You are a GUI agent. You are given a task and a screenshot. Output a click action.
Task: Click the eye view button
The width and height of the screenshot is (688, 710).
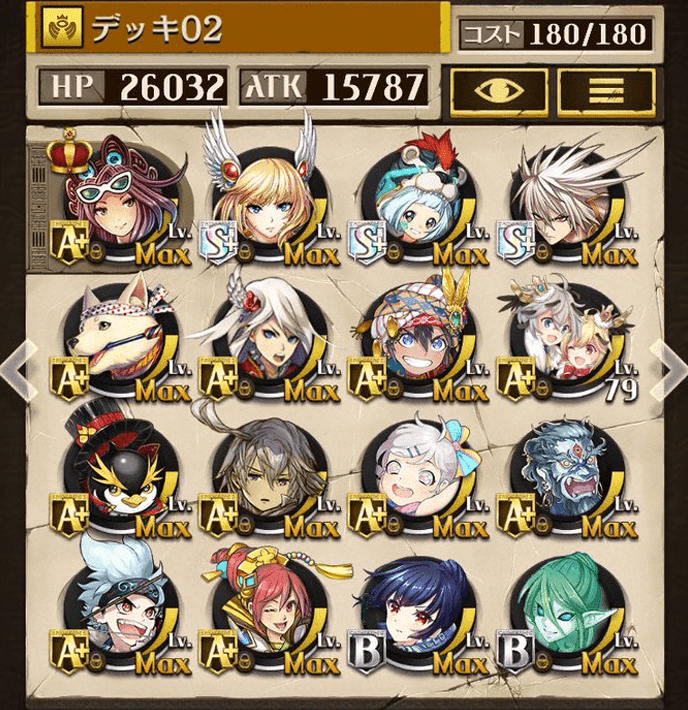click(x=498, y=90)
